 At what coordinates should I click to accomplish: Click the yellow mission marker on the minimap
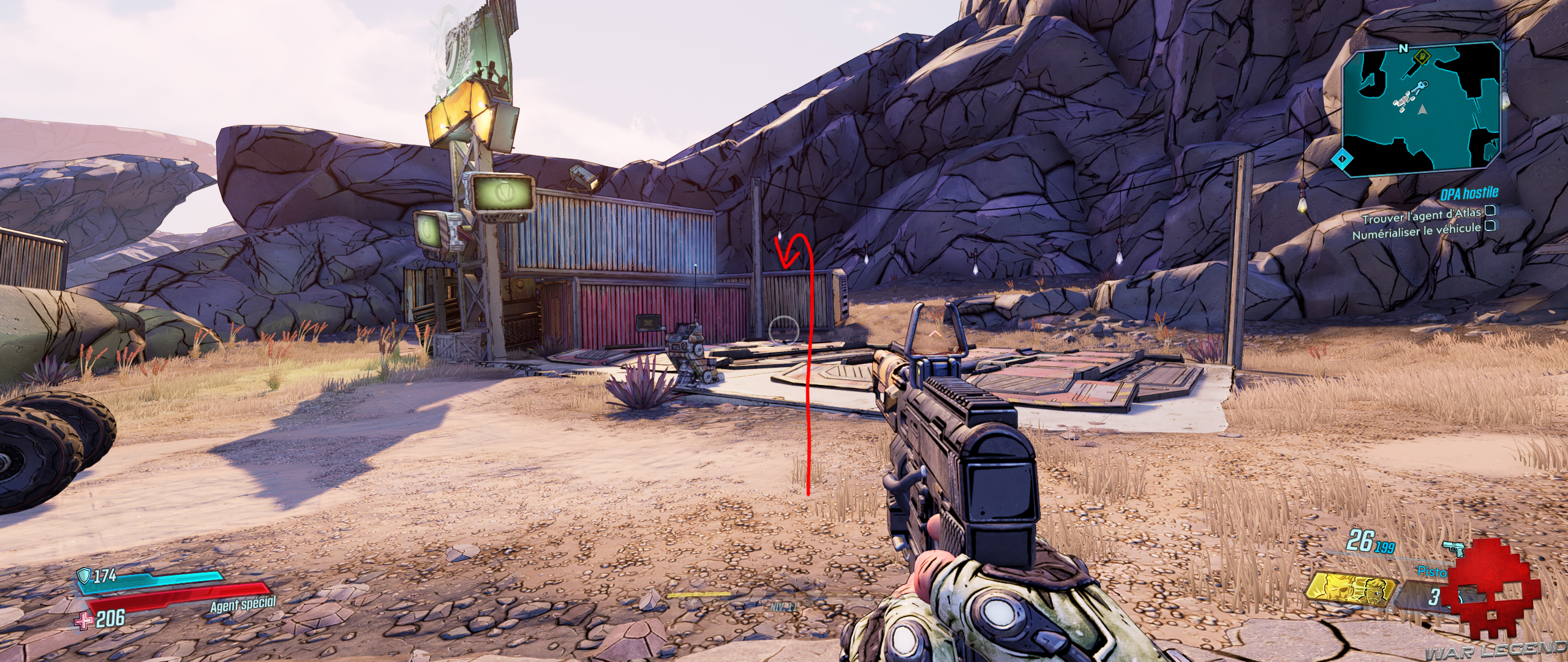(x=1422, y=58)
